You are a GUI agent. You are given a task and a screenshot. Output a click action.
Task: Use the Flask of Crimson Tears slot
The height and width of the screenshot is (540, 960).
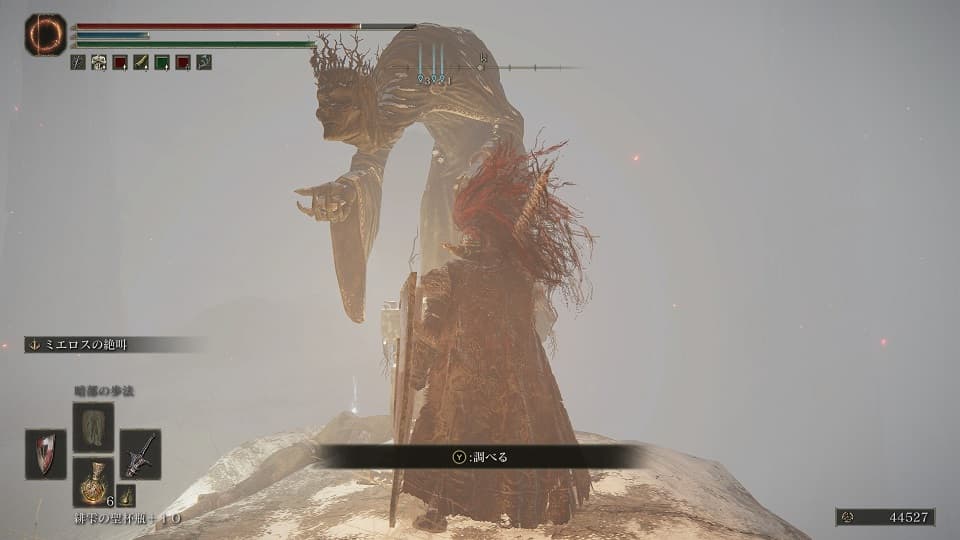(93, 481)
